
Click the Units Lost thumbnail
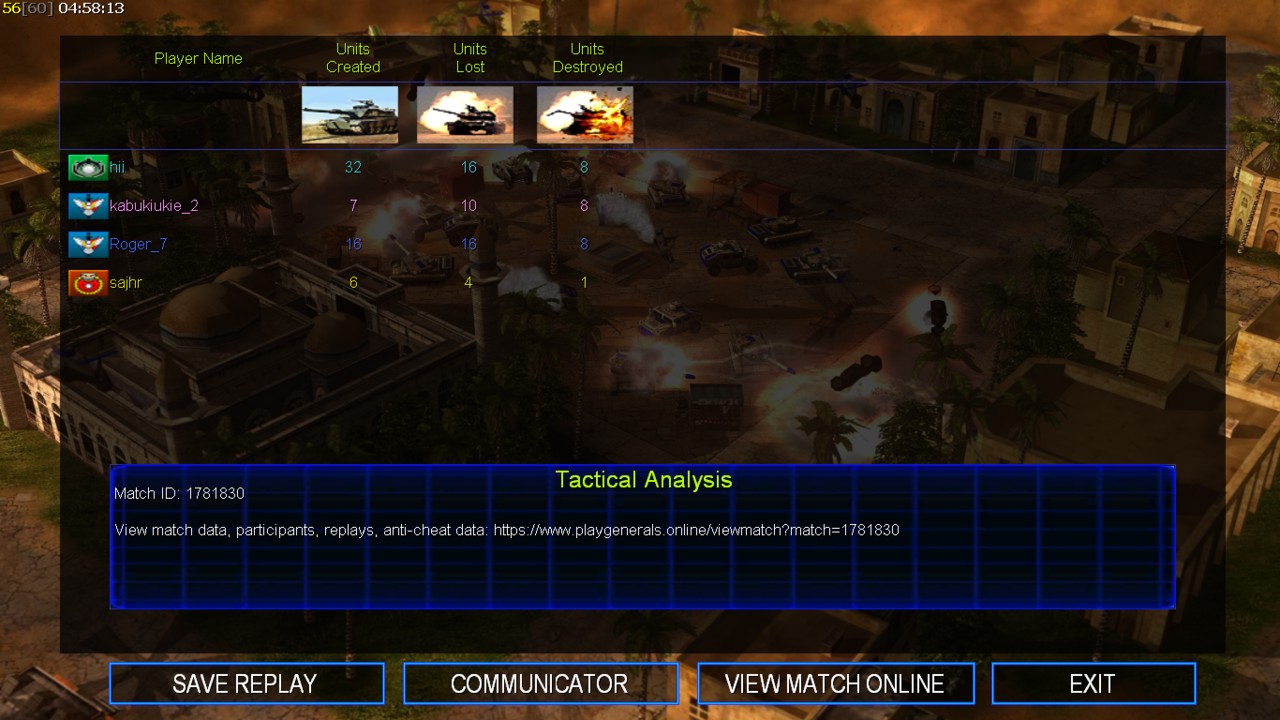(x=465, y=114)
